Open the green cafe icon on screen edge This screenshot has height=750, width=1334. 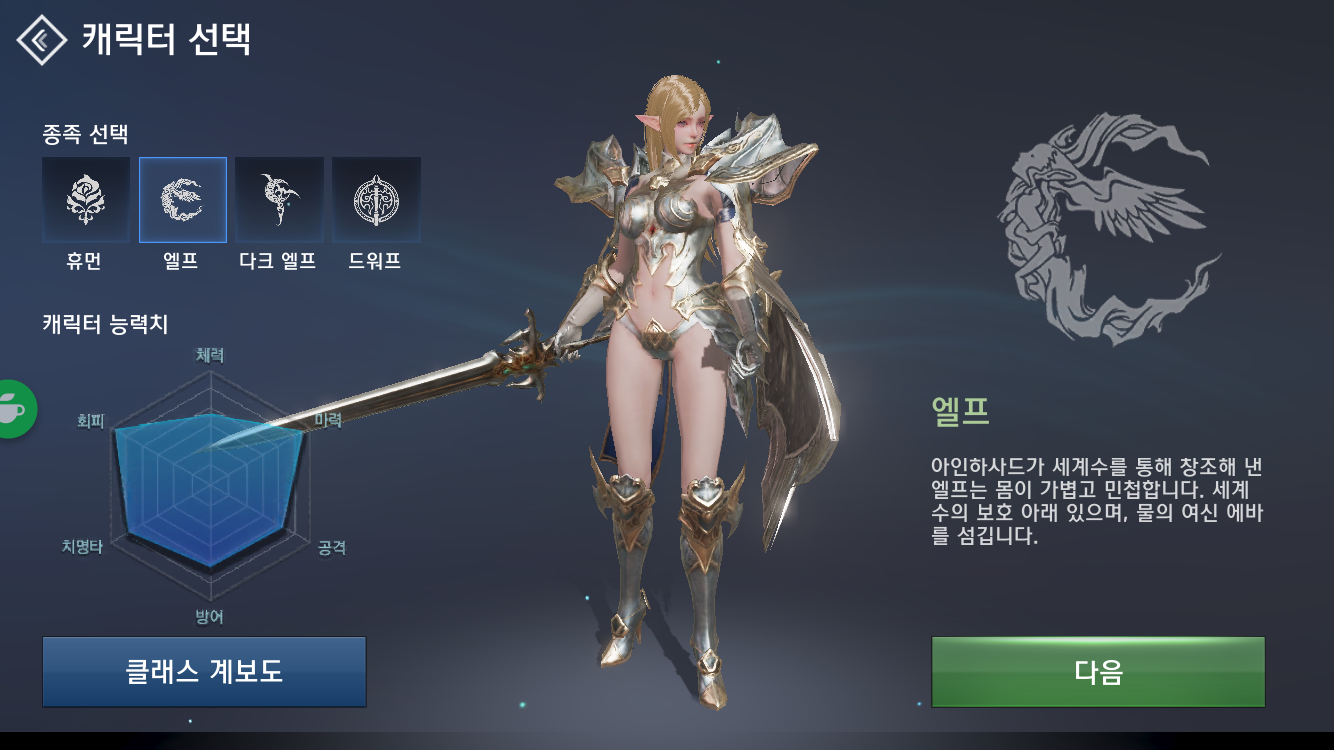(12, 410)
